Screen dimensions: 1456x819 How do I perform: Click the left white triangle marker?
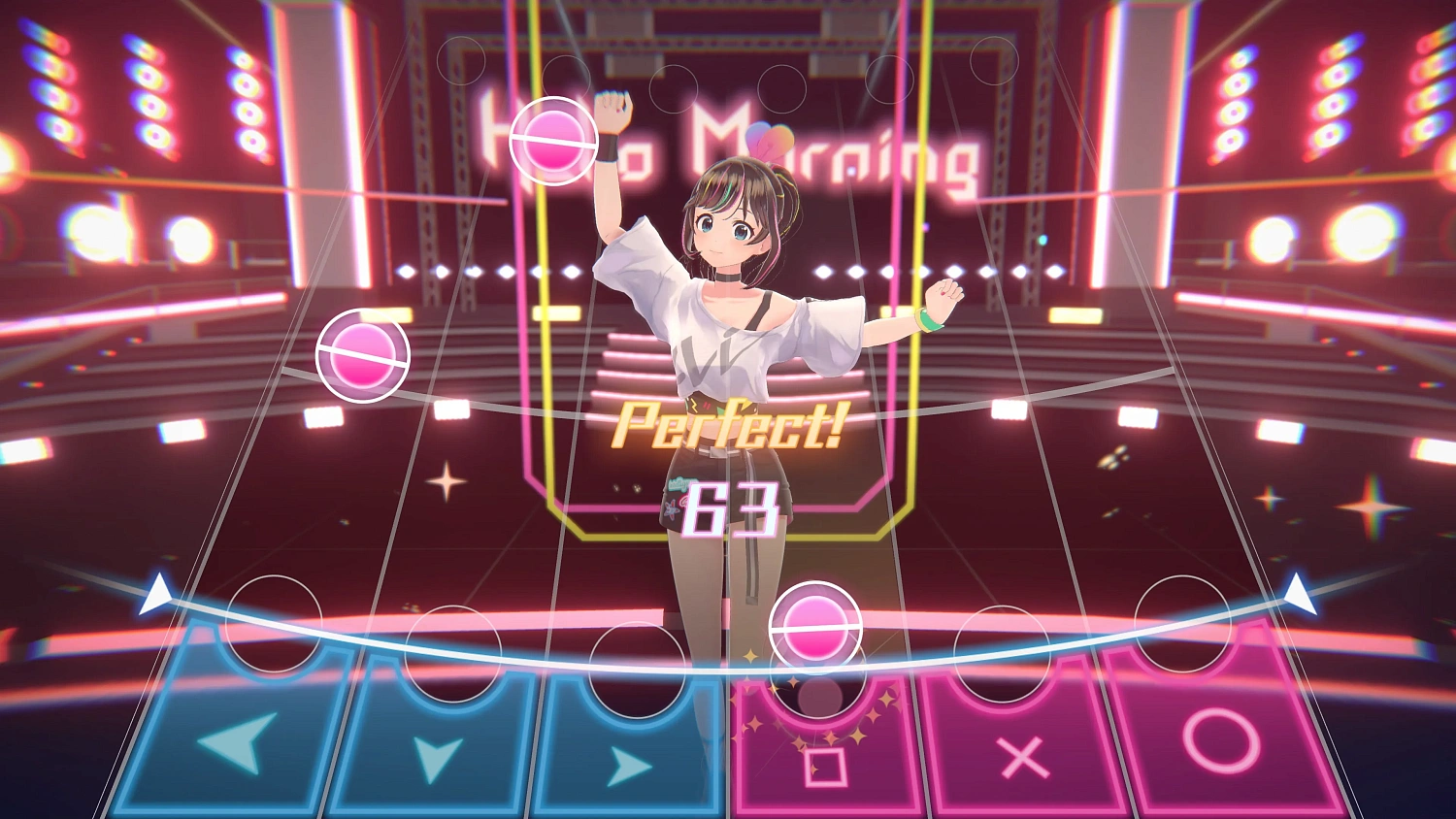[155, 592]
